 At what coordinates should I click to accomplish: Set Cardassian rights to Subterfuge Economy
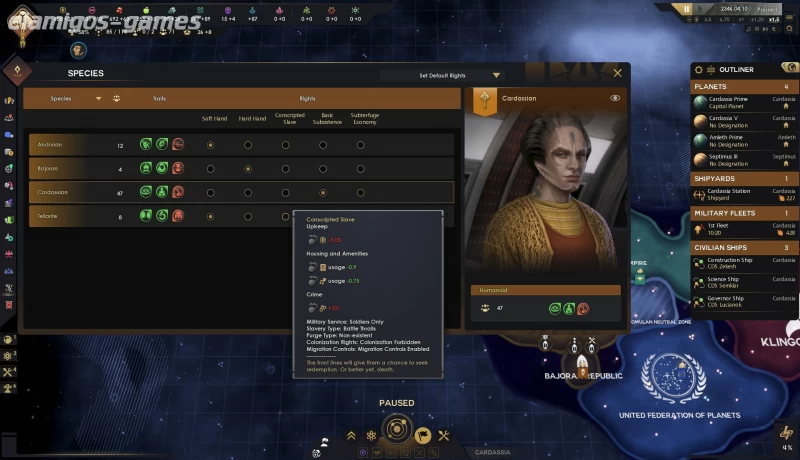coord(360,192)
